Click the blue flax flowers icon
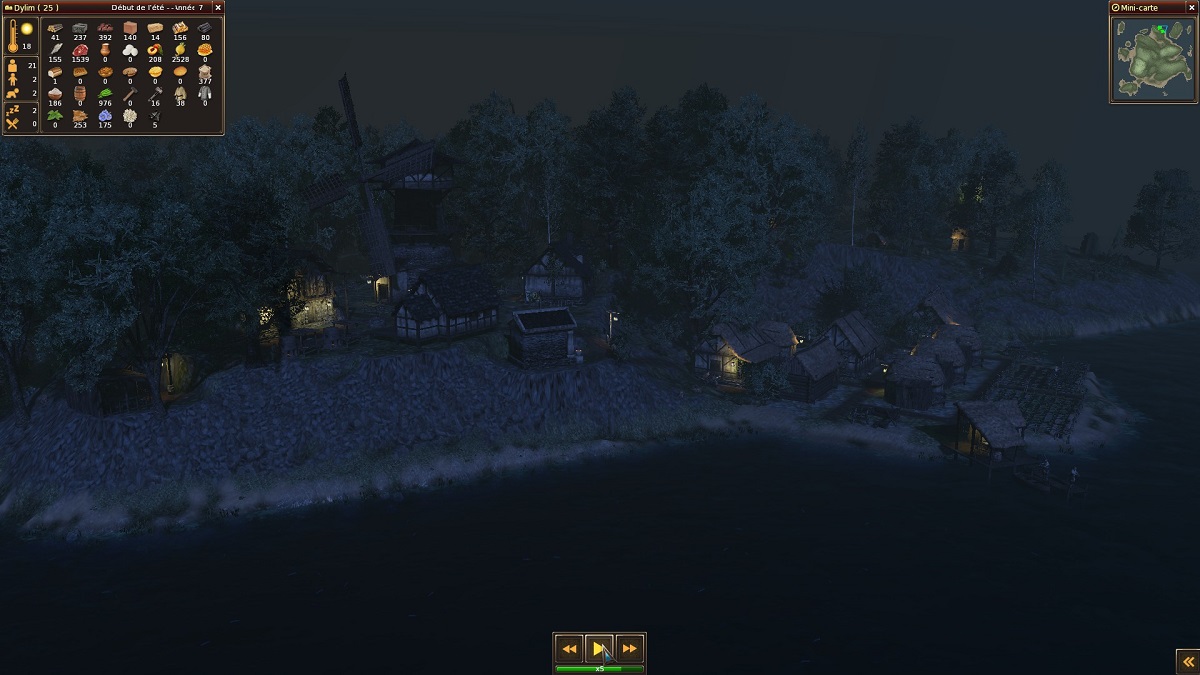 click(105, 115)
